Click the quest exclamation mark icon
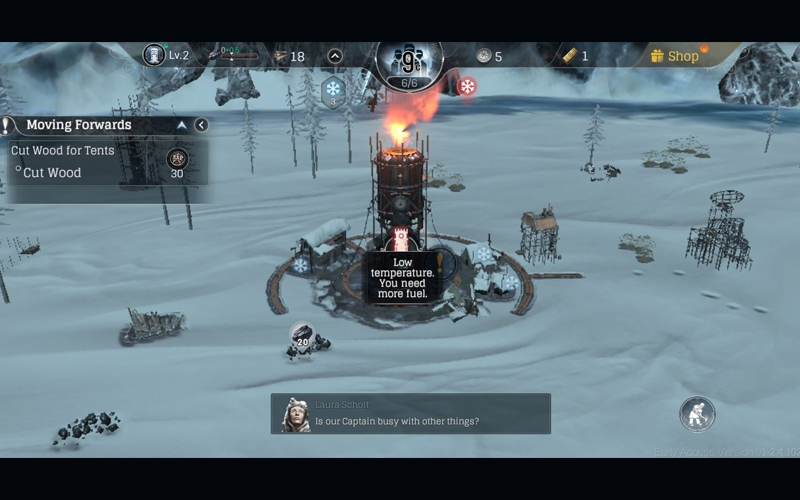This screenshot has width=800, height=500. pos(8,125)
